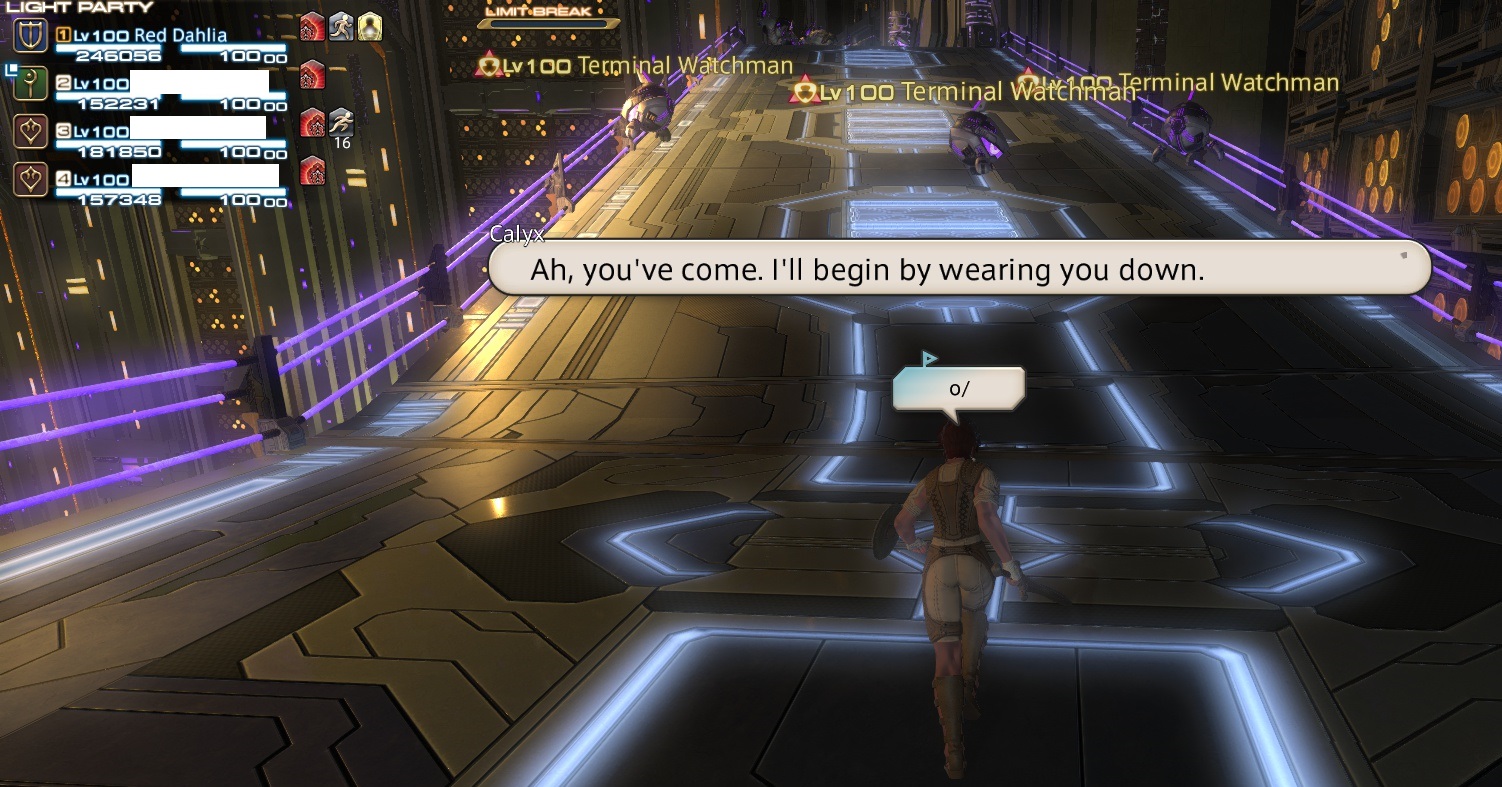Screen dimensions: 1502x787
Task: Click Red Dahlia's tank shield job icon
Action: pos(33,37)
